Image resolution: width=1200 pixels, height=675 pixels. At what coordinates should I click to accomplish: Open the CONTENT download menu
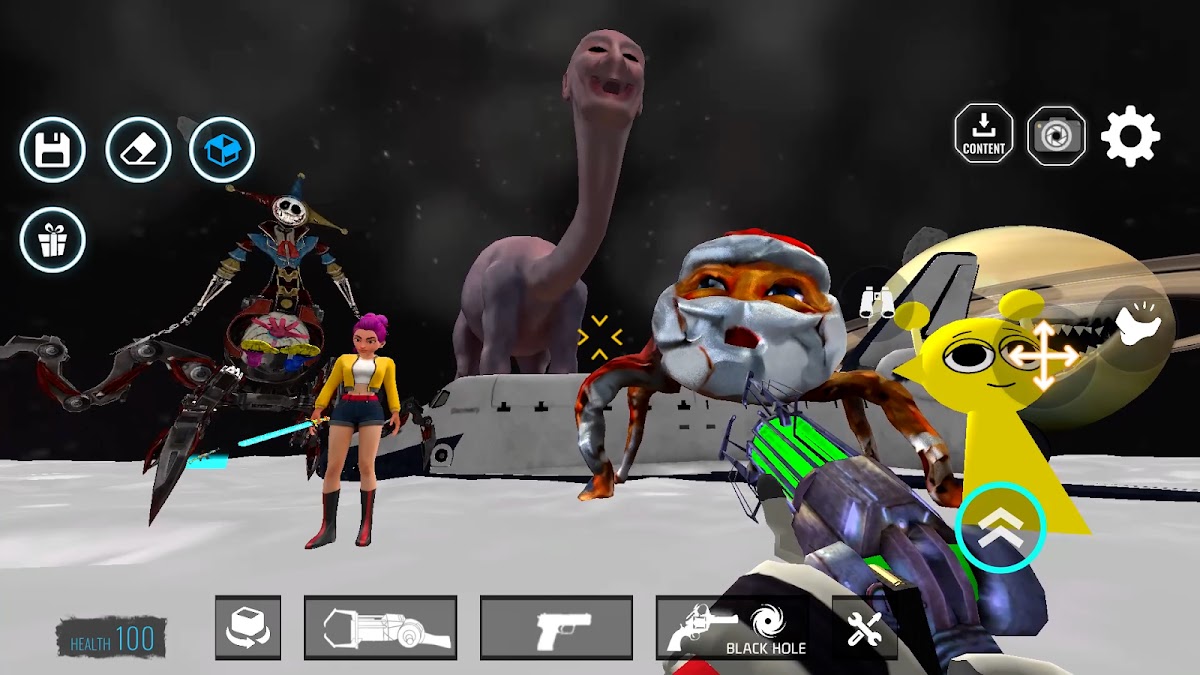tap(984, 135)
